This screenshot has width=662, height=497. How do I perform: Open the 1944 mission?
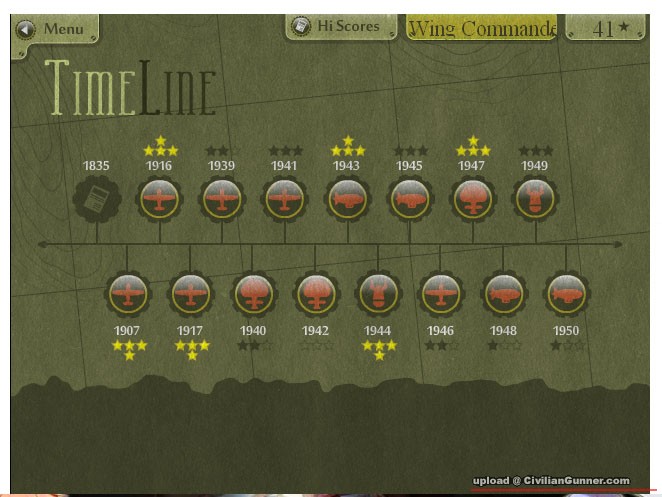coord(378,294)
